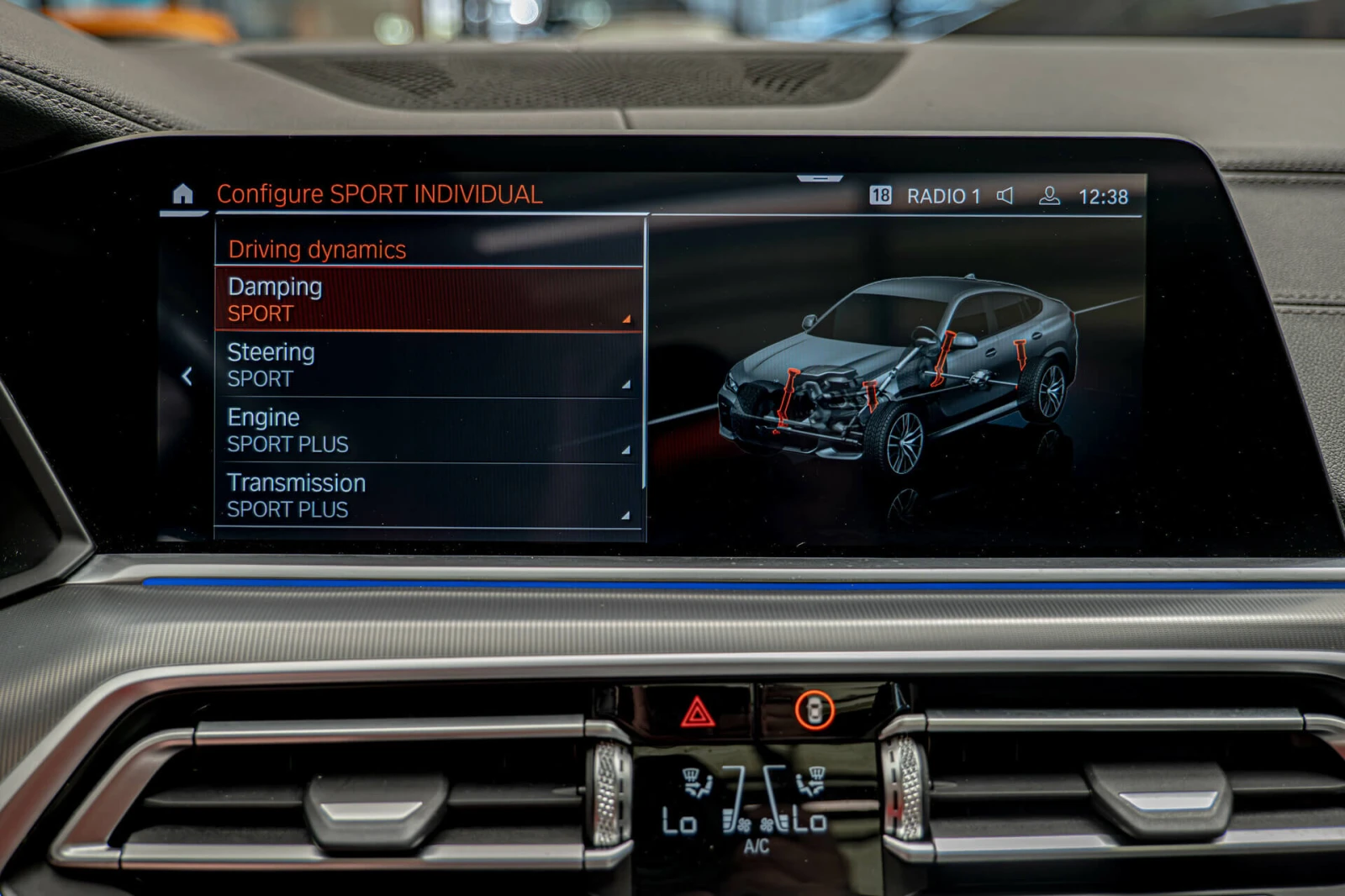Select the RADIO 1 source label

coord(943,197)
